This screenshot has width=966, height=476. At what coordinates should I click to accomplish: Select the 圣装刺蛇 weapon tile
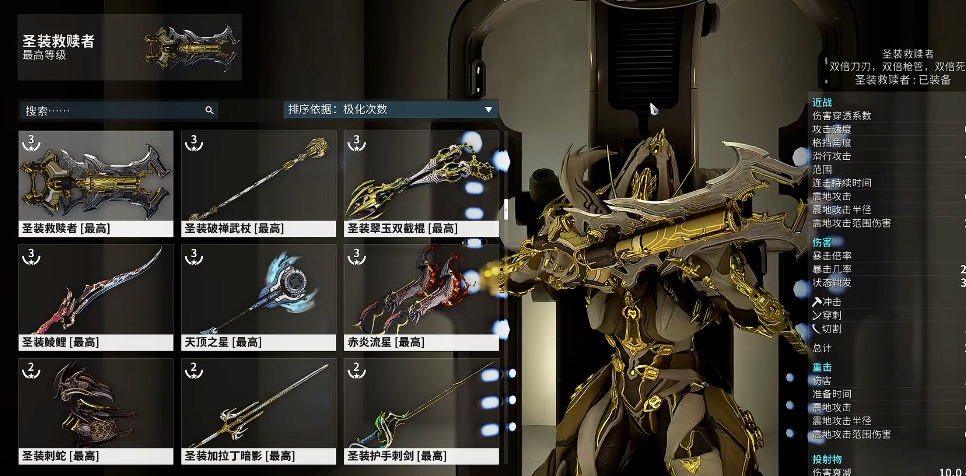pyautogui.click(x=95, y=410)
